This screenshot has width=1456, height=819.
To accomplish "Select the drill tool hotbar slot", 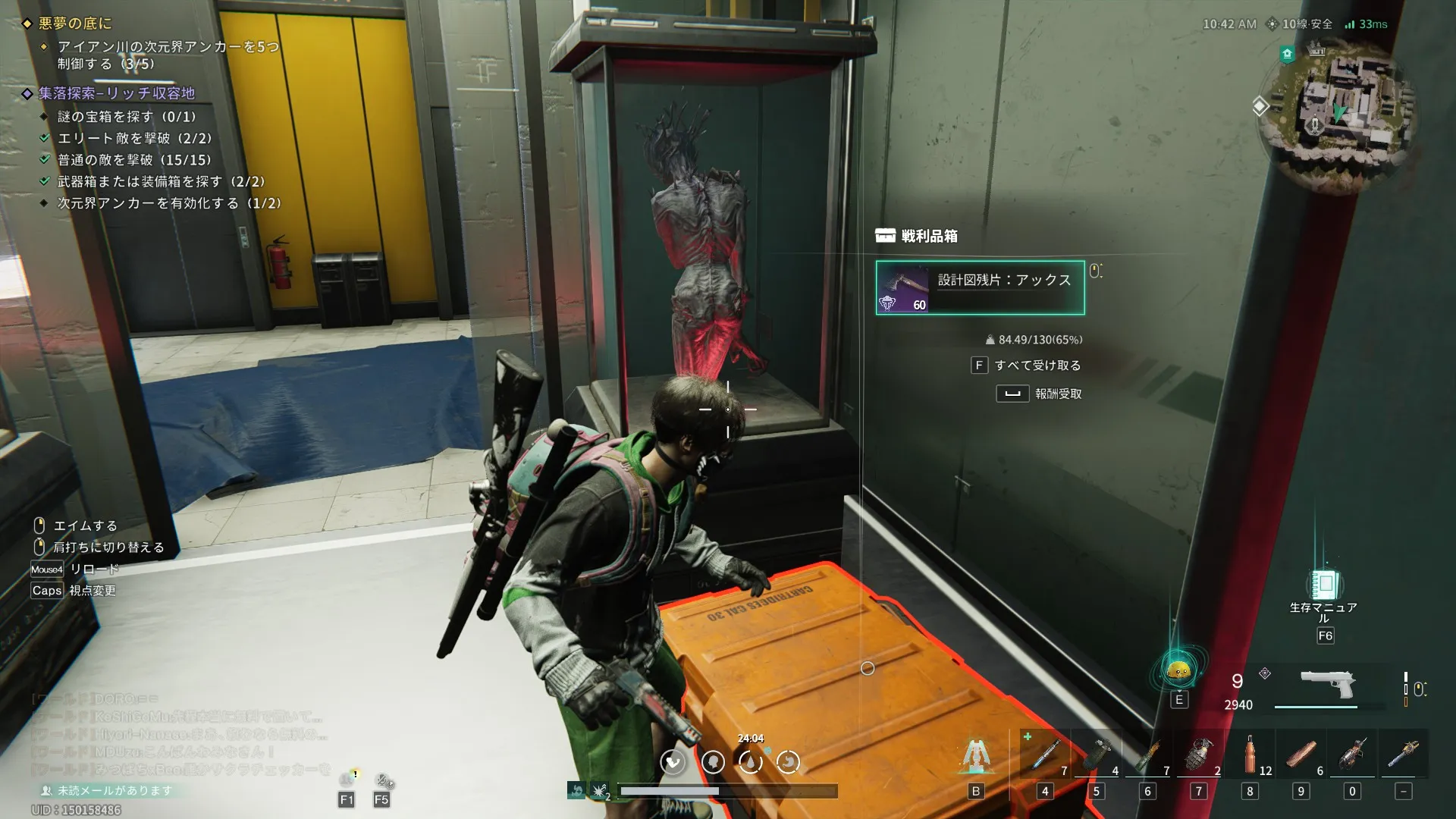I will point(1353,755).
